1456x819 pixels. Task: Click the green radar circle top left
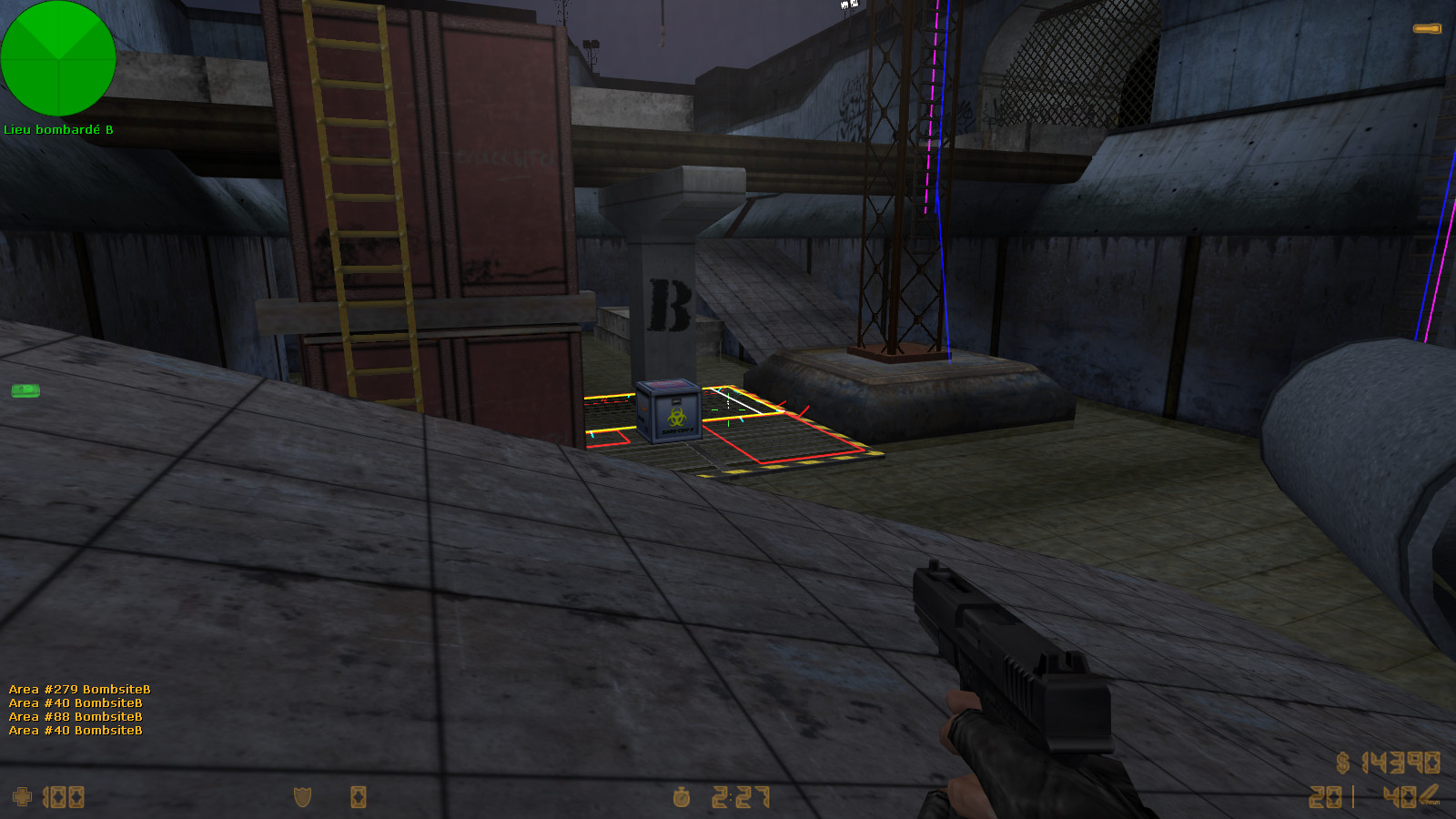click(59, 58)
